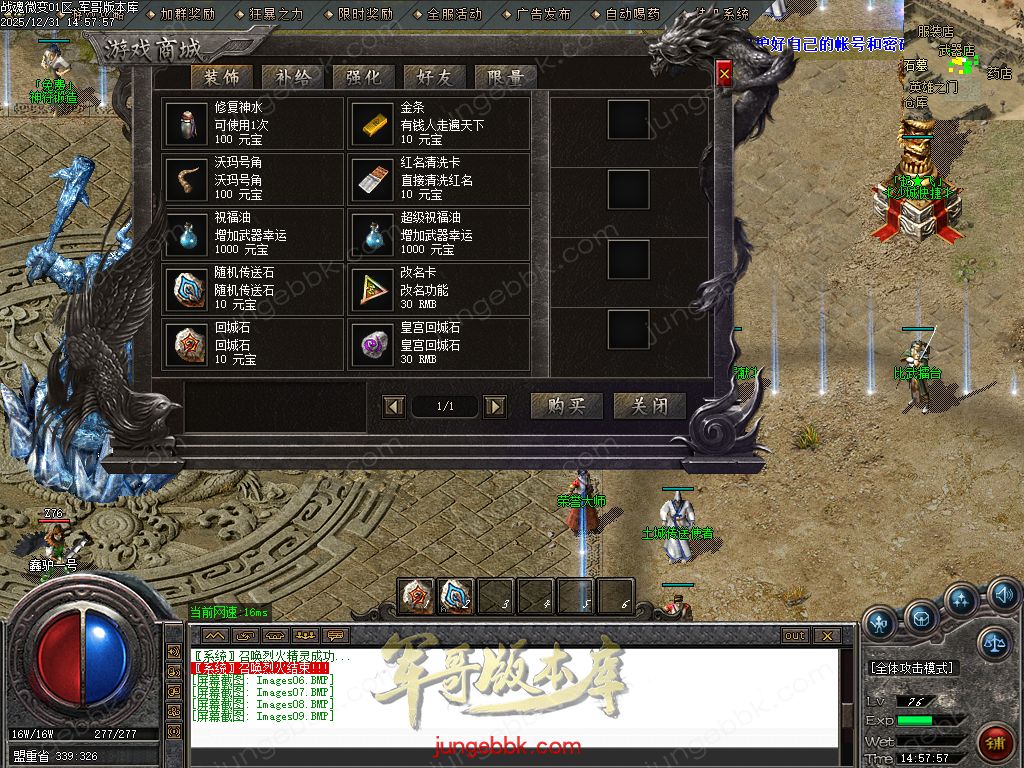Select the 限量 shop tab
Screen dimensions: 1024x768
point(506,77)
